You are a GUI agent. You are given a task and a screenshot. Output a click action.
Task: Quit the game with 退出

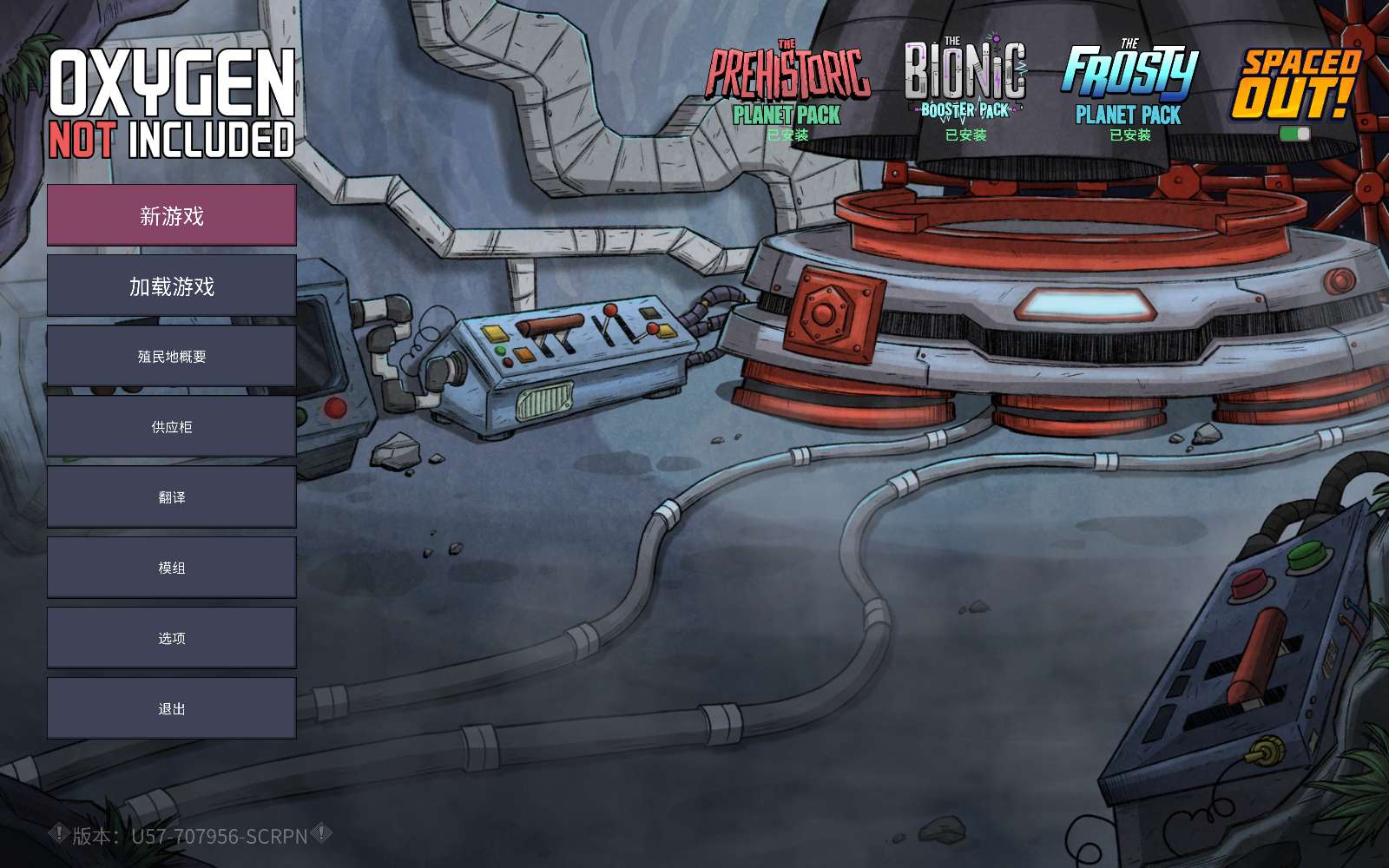[171, 708]
